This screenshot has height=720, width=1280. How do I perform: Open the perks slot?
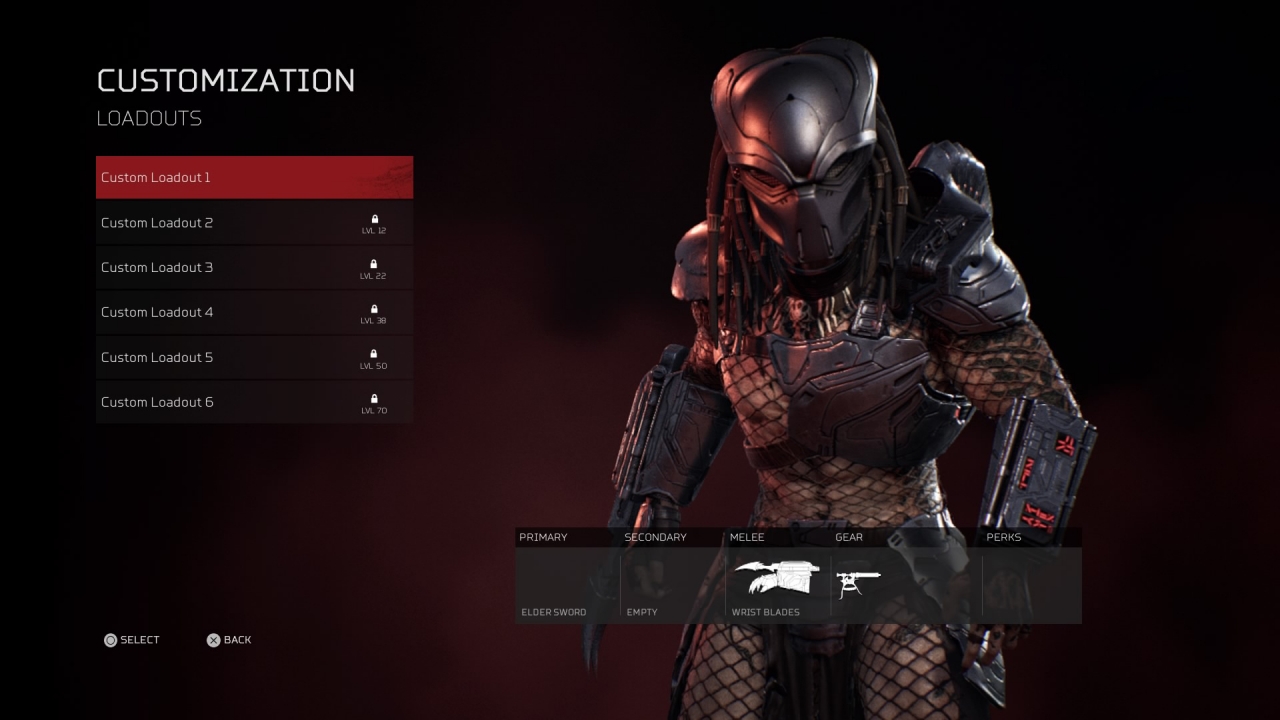coord(1030,585)
